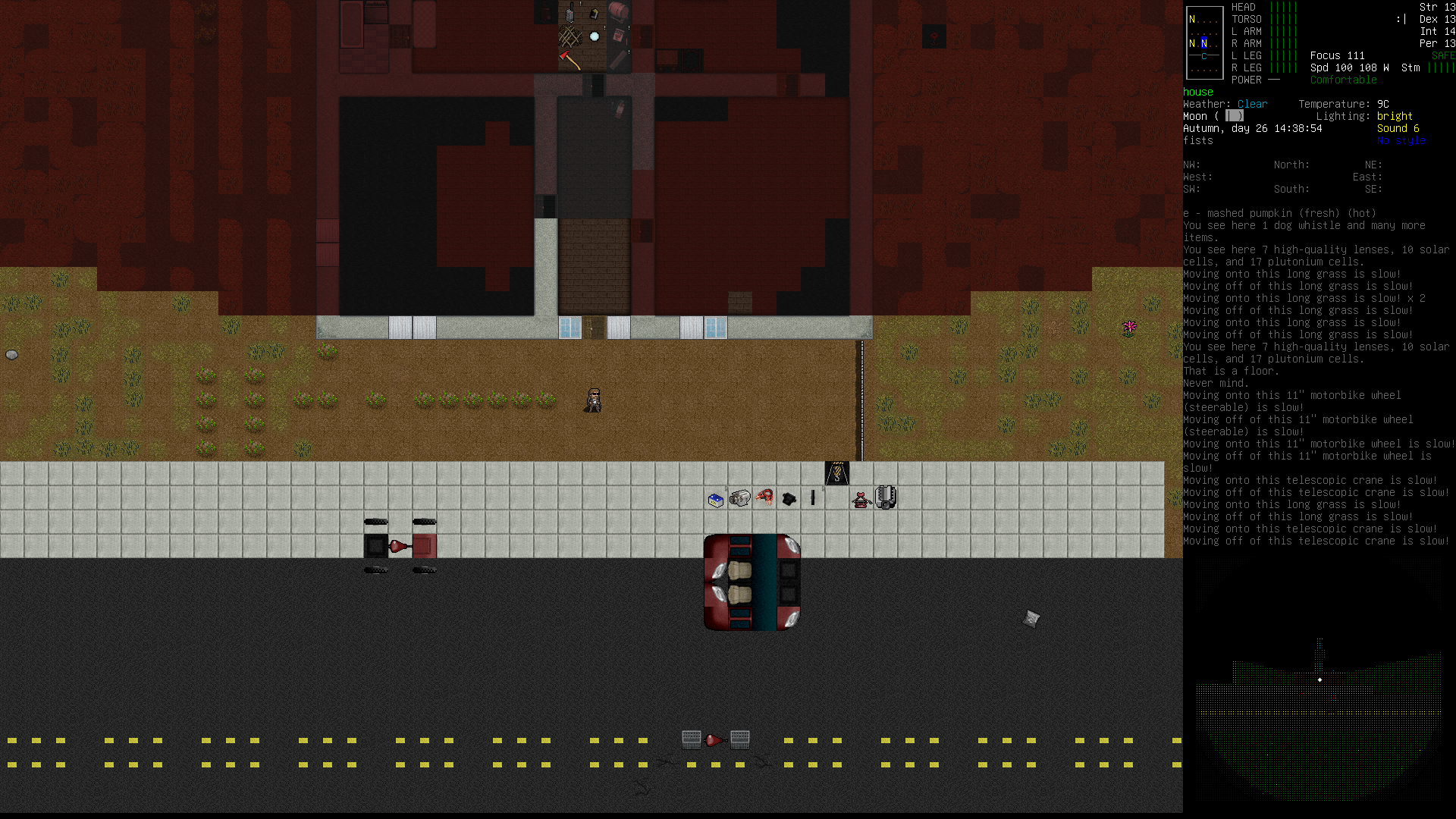Select the black muffler item tile

tap(789, 500)
